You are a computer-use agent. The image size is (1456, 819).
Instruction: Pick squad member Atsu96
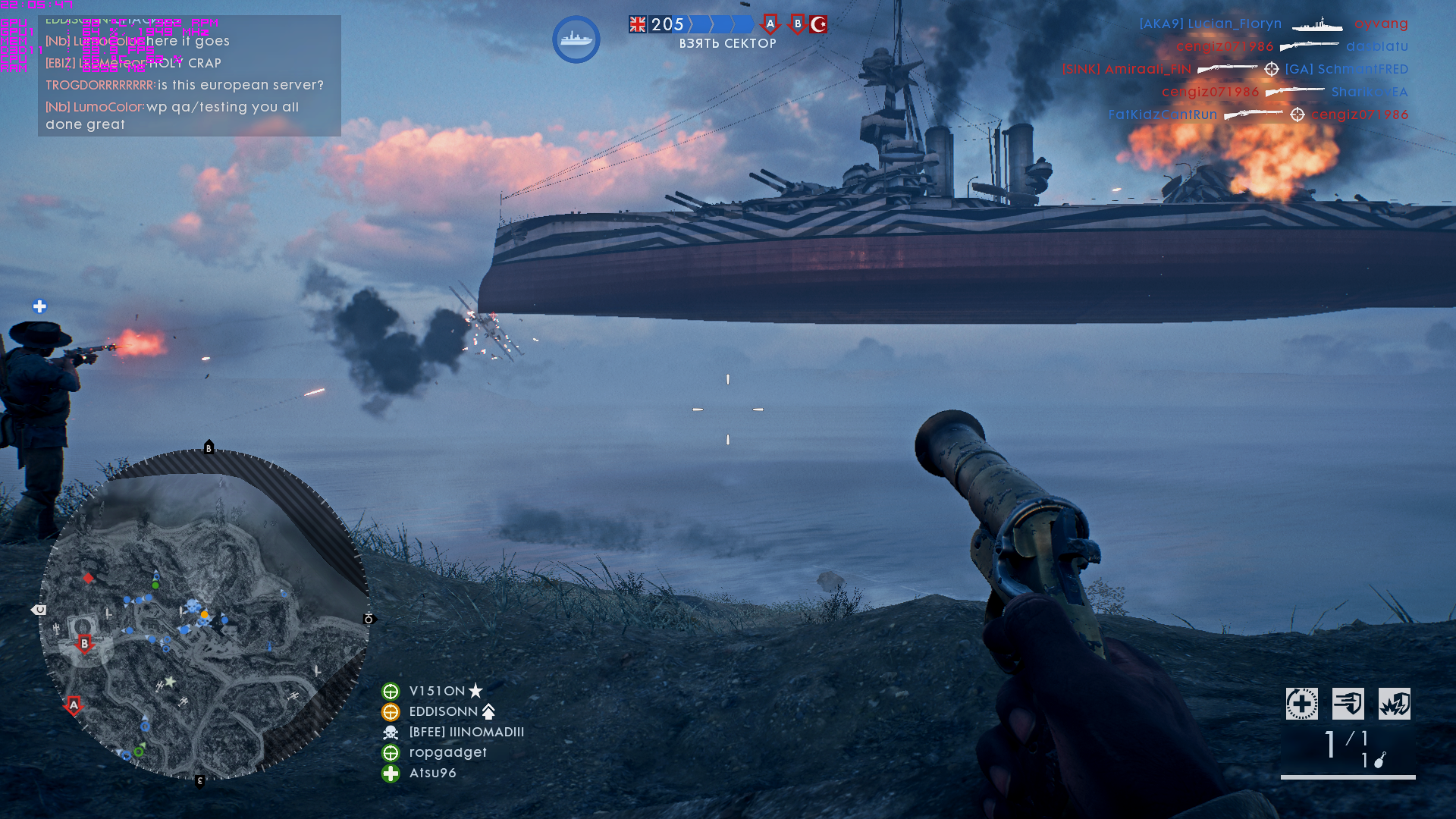pyautogui.click(x=432, y=773)
